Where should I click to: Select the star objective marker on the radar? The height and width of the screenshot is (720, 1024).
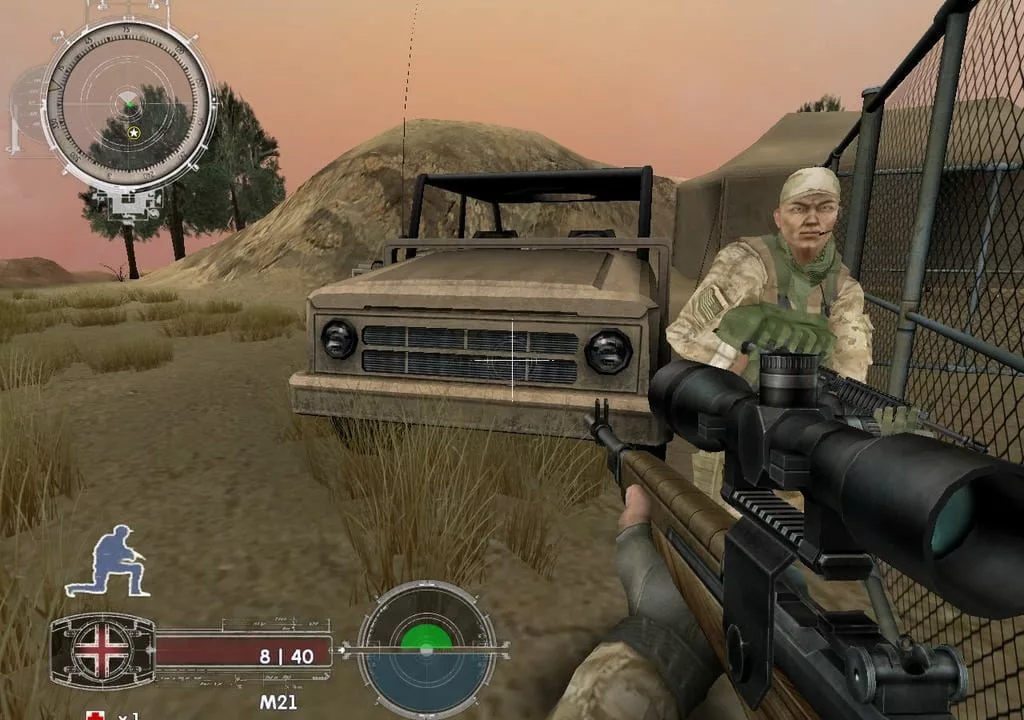134,132
